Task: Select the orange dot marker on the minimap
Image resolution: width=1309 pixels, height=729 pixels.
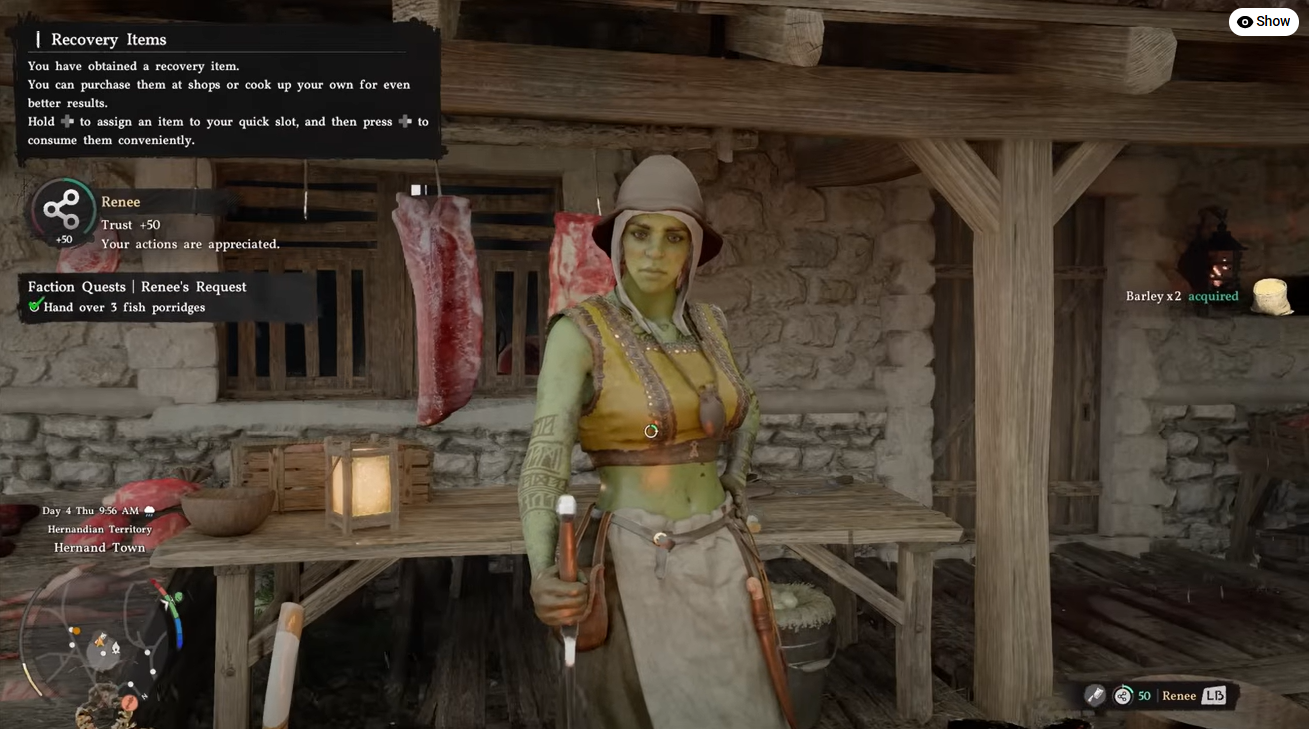Action: (74, 631)
